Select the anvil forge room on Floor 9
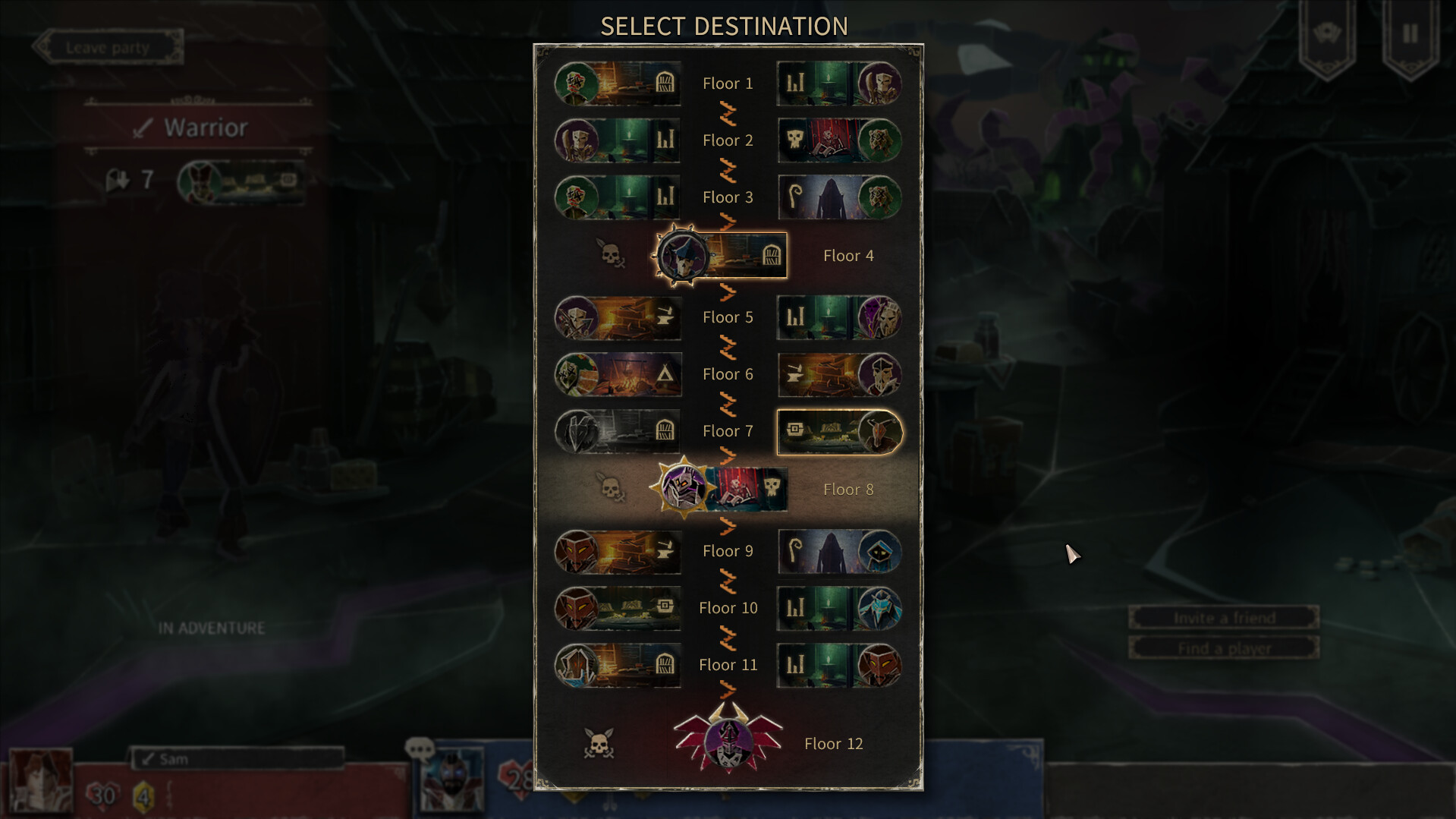Screen dimensions: 1456x819 click(617, 551)
